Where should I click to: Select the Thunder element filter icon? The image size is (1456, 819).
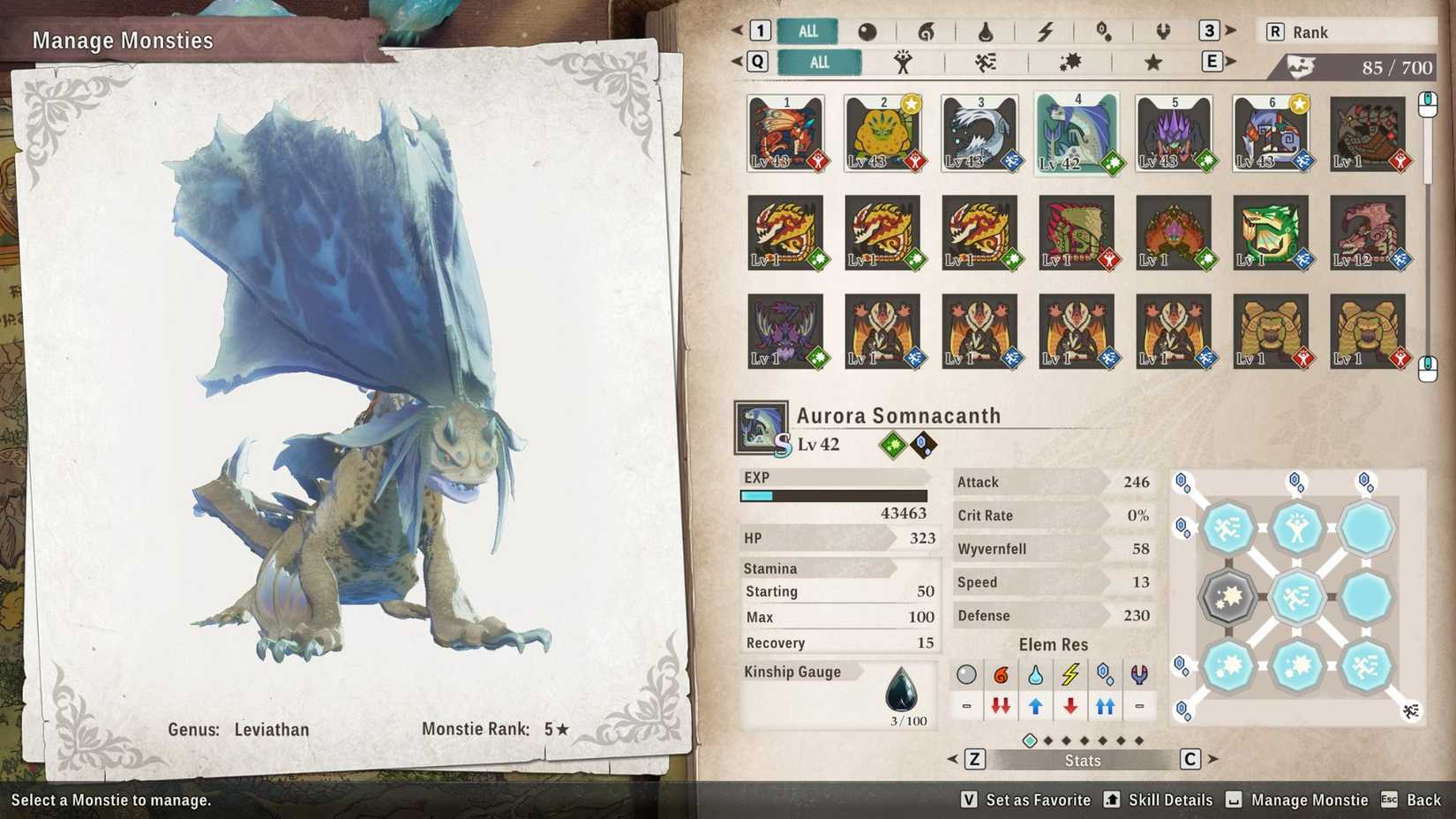pos(1046,33)
